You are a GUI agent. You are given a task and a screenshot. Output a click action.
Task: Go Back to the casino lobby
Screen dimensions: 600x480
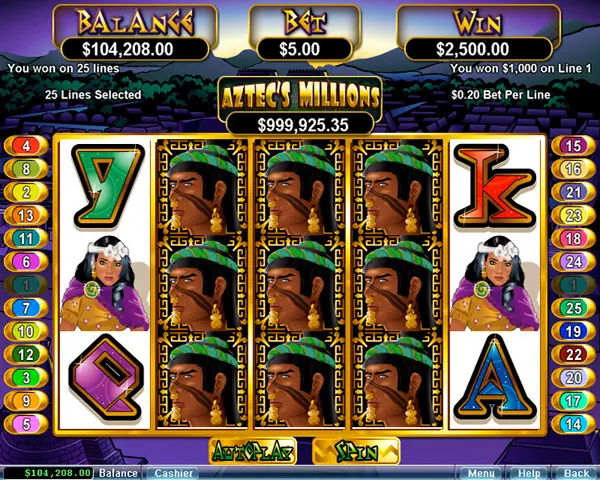[x=575, y=472]
